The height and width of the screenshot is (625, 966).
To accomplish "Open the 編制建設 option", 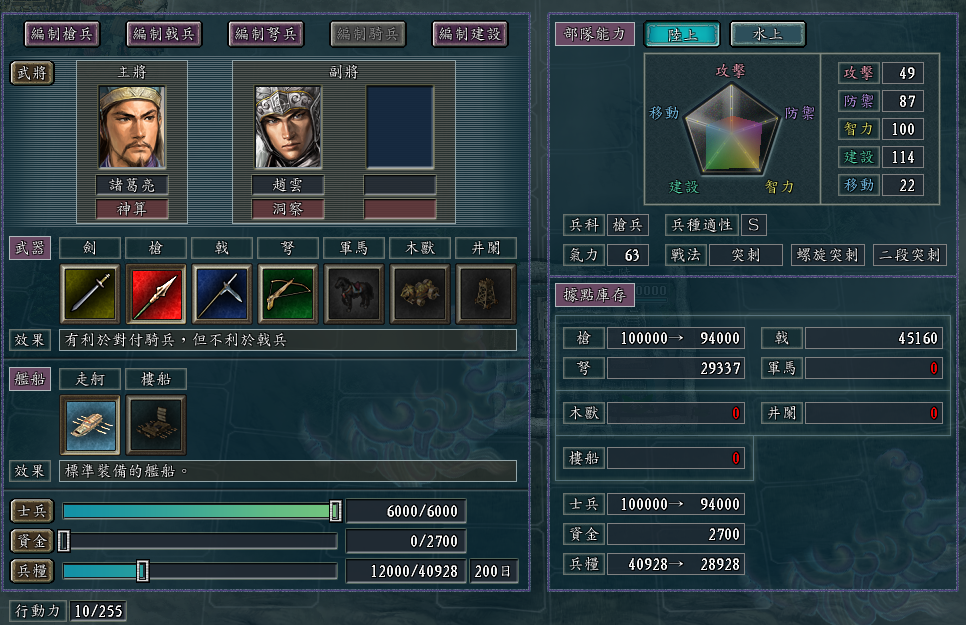I will pos(470,34).
